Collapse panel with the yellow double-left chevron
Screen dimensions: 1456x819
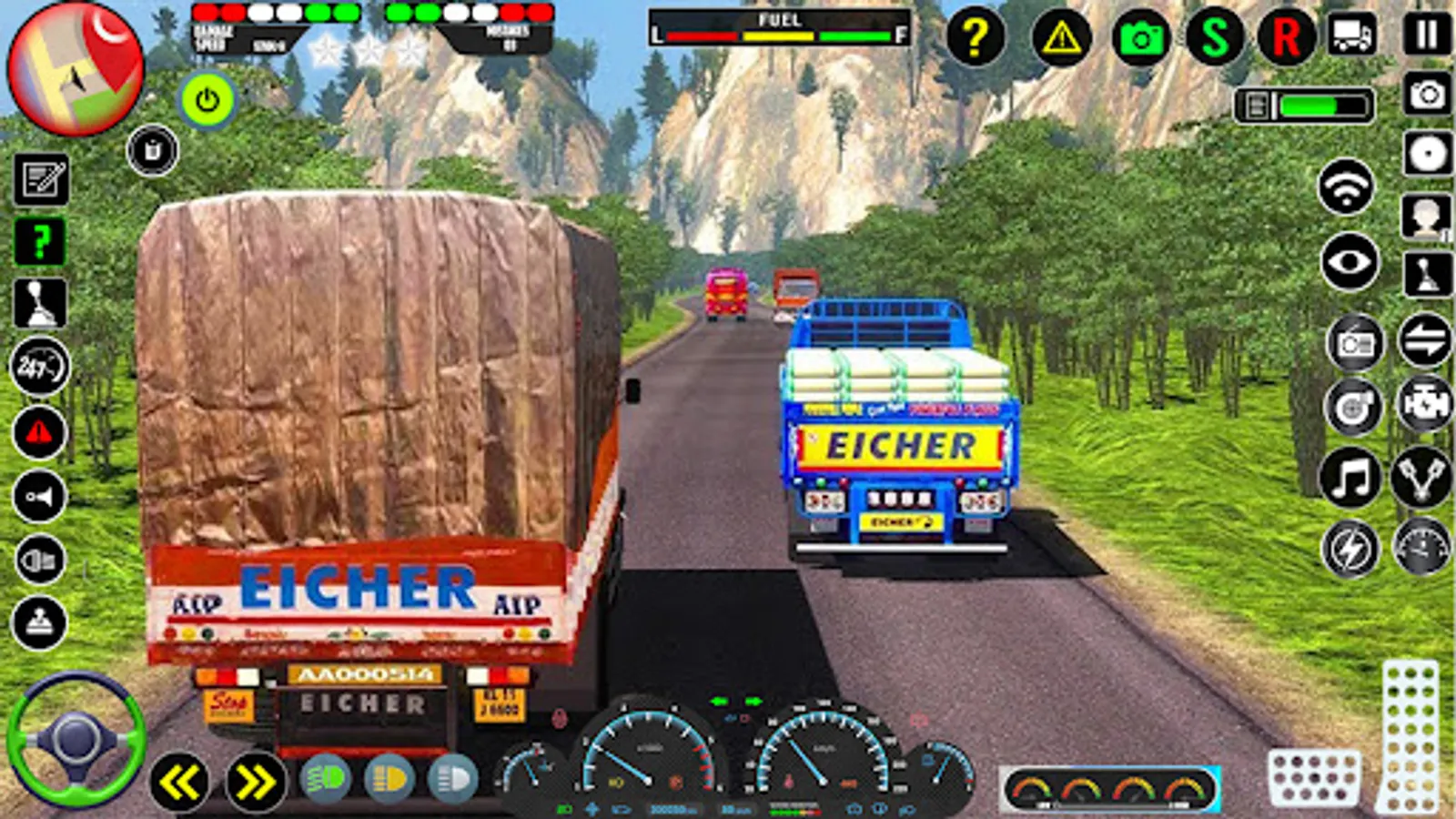click(x=178, y=781)
